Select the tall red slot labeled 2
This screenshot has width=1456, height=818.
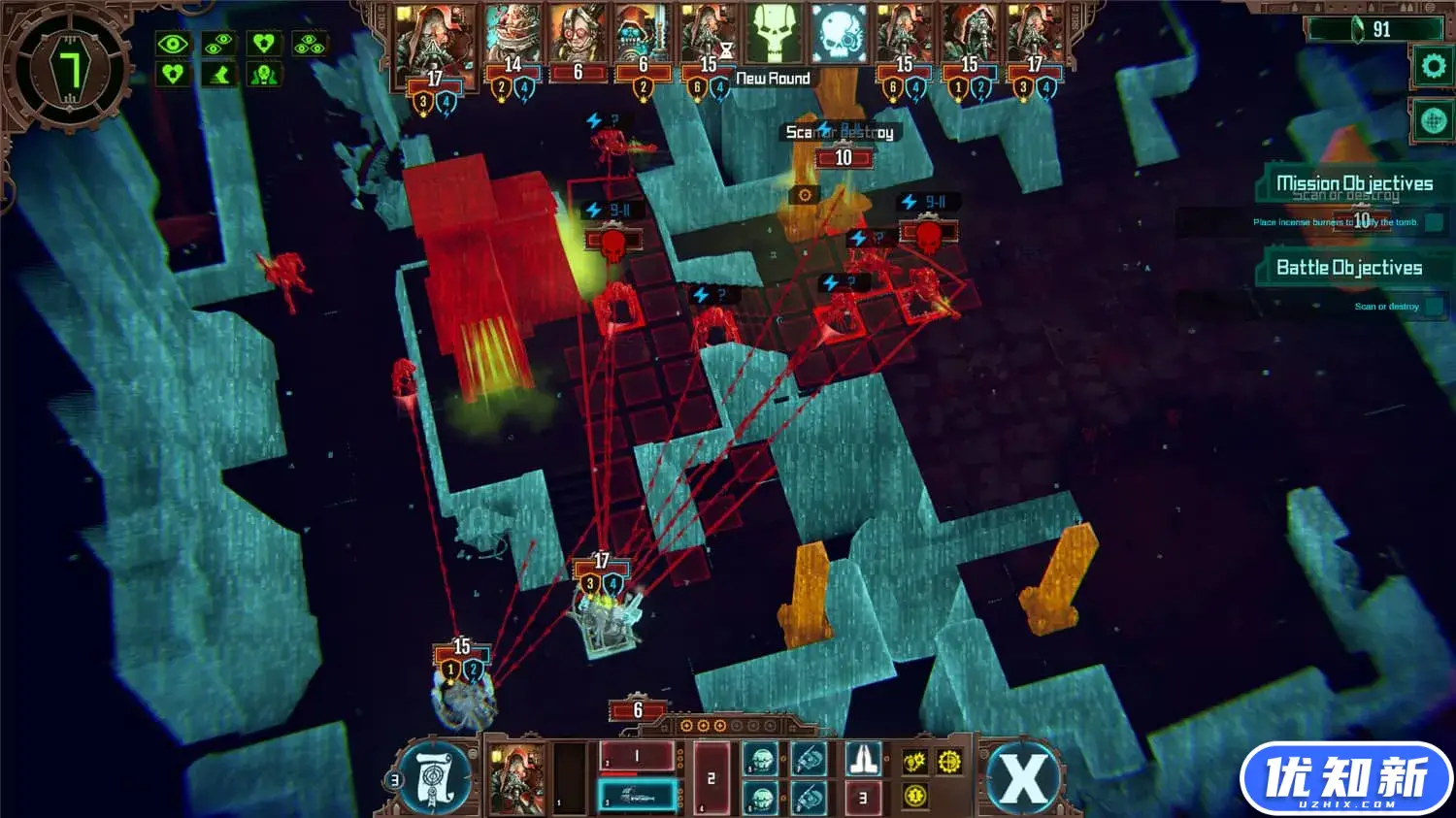pos(711,777)
